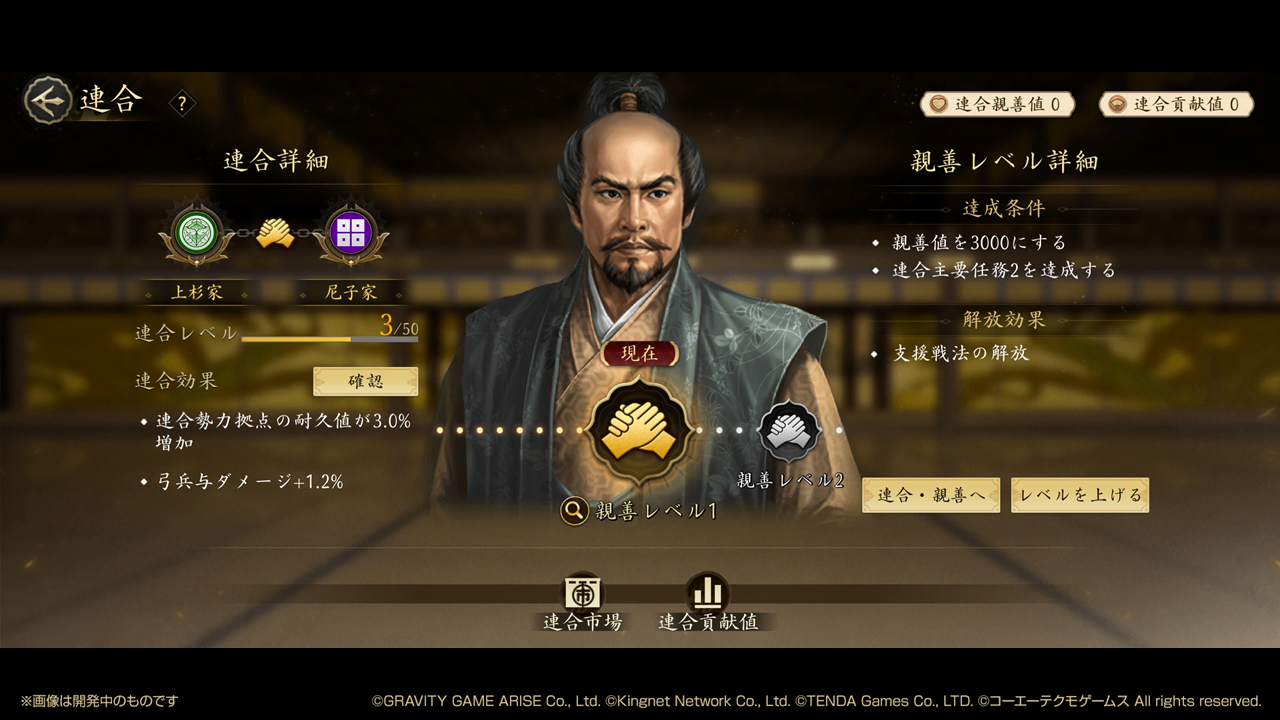Click the magnifier beside 親善レベル1
The height and width of the screenshot is (720, 1280).
(x=574, y=511)
